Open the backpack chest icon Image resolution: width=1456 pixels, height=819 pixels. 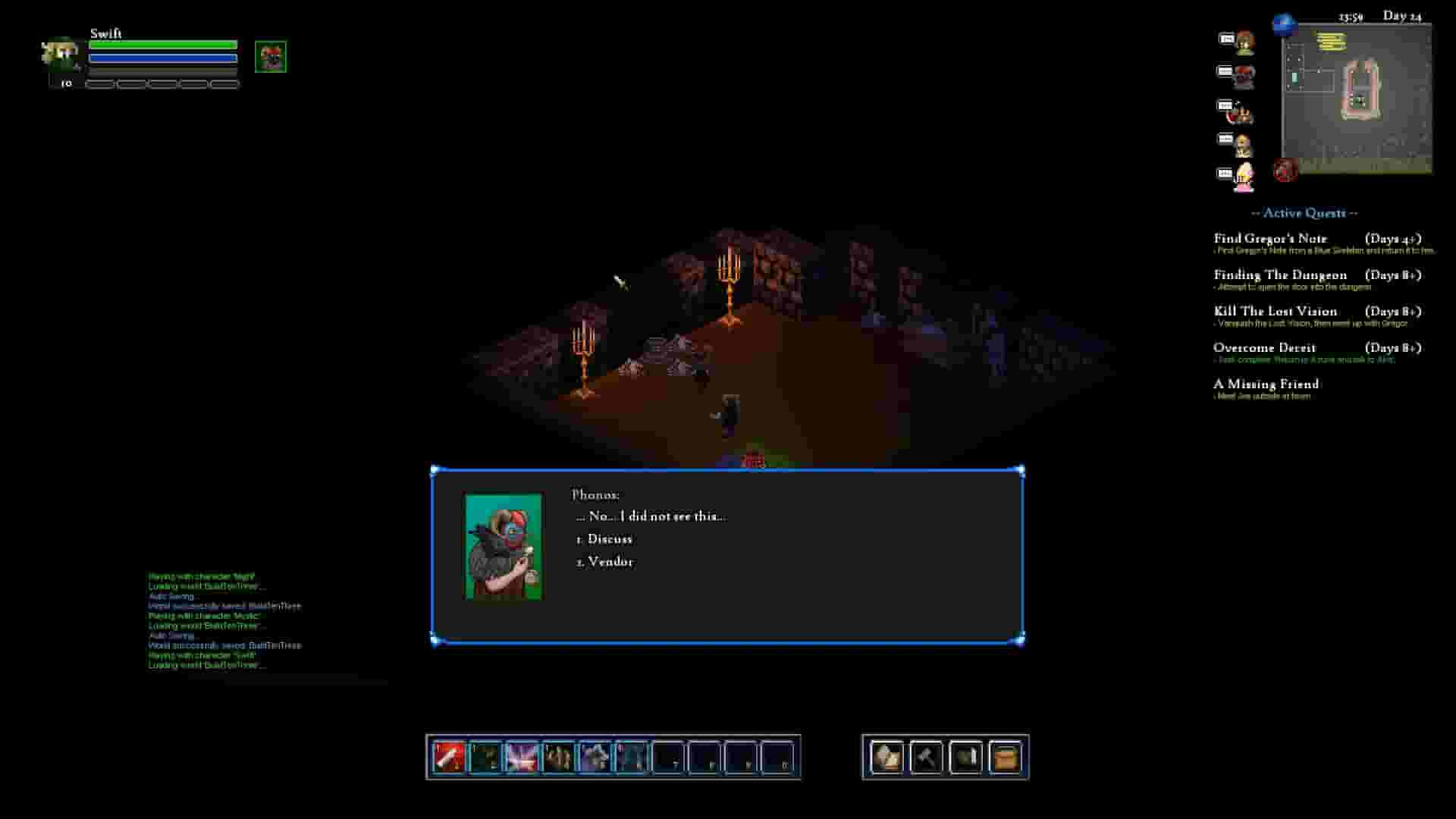(1004, 758)
